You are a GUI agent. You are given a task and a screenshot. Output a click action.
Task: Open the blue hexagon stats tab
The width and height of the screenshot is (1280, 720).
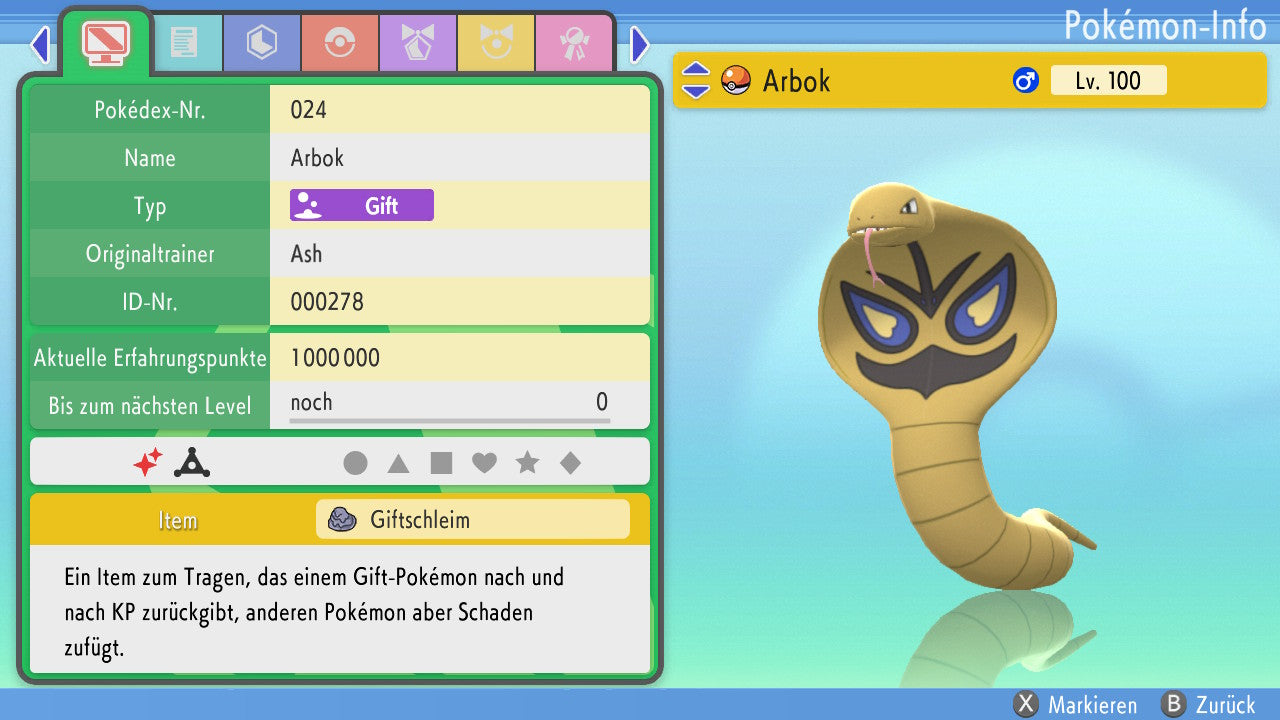pyautogui.click(x=262, y=42)
